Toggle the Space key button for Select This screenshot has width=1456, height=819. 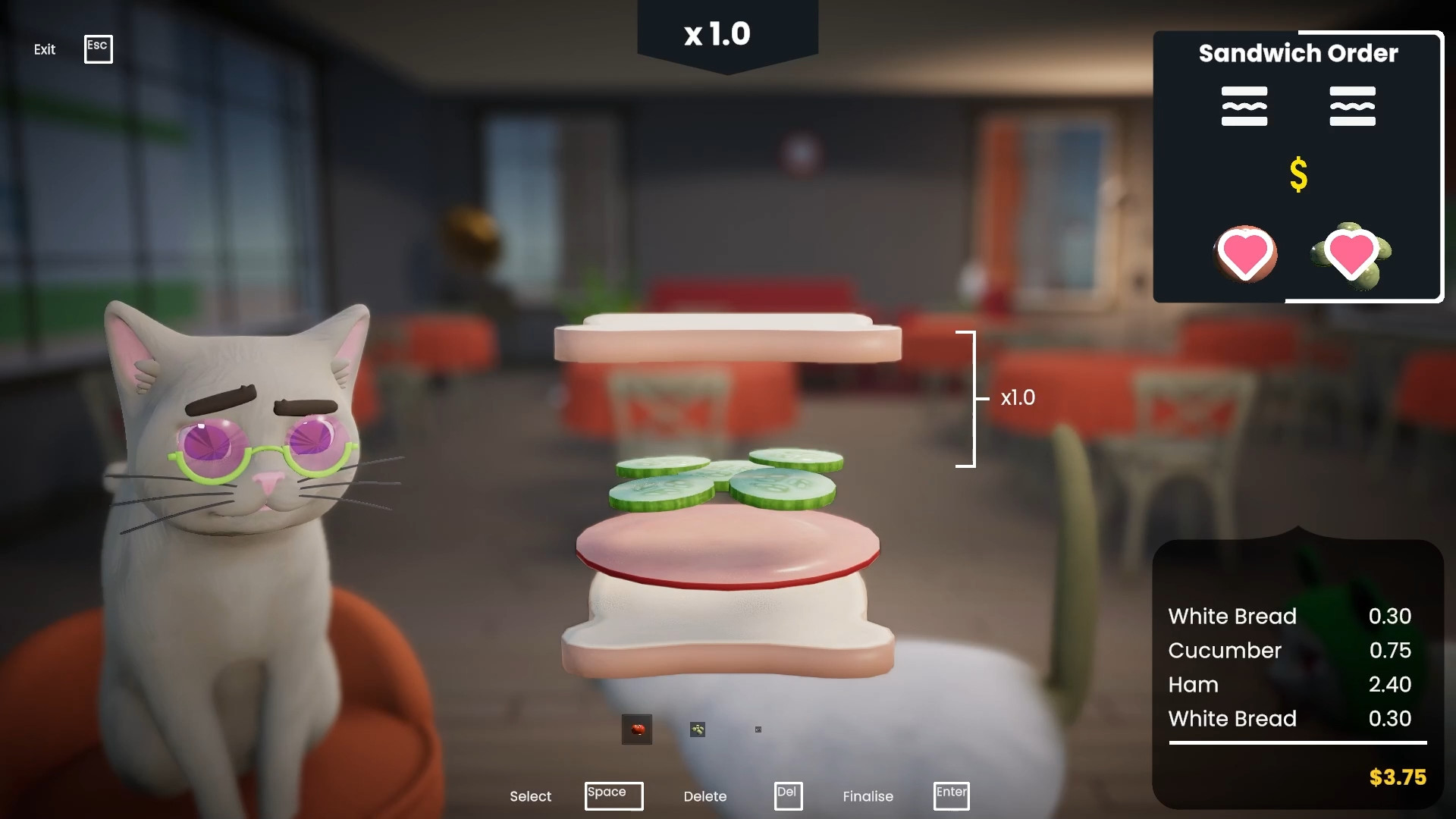click(613, 795)
